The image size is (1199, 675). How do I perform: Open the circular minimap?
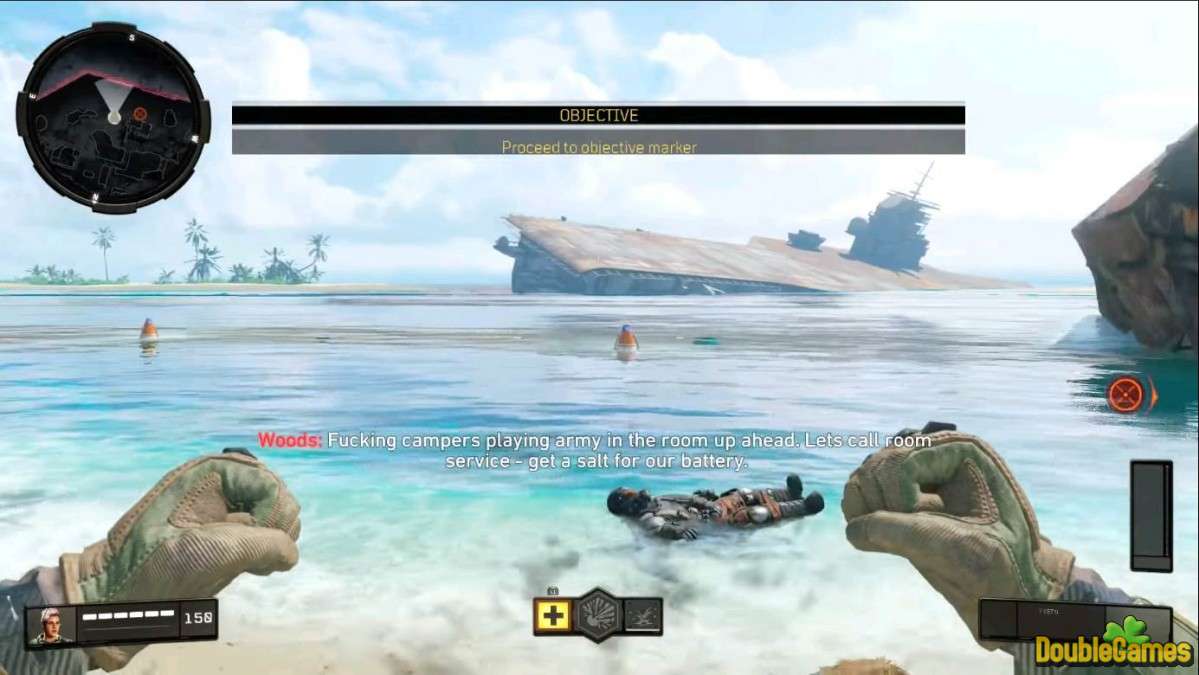[113, 117]
